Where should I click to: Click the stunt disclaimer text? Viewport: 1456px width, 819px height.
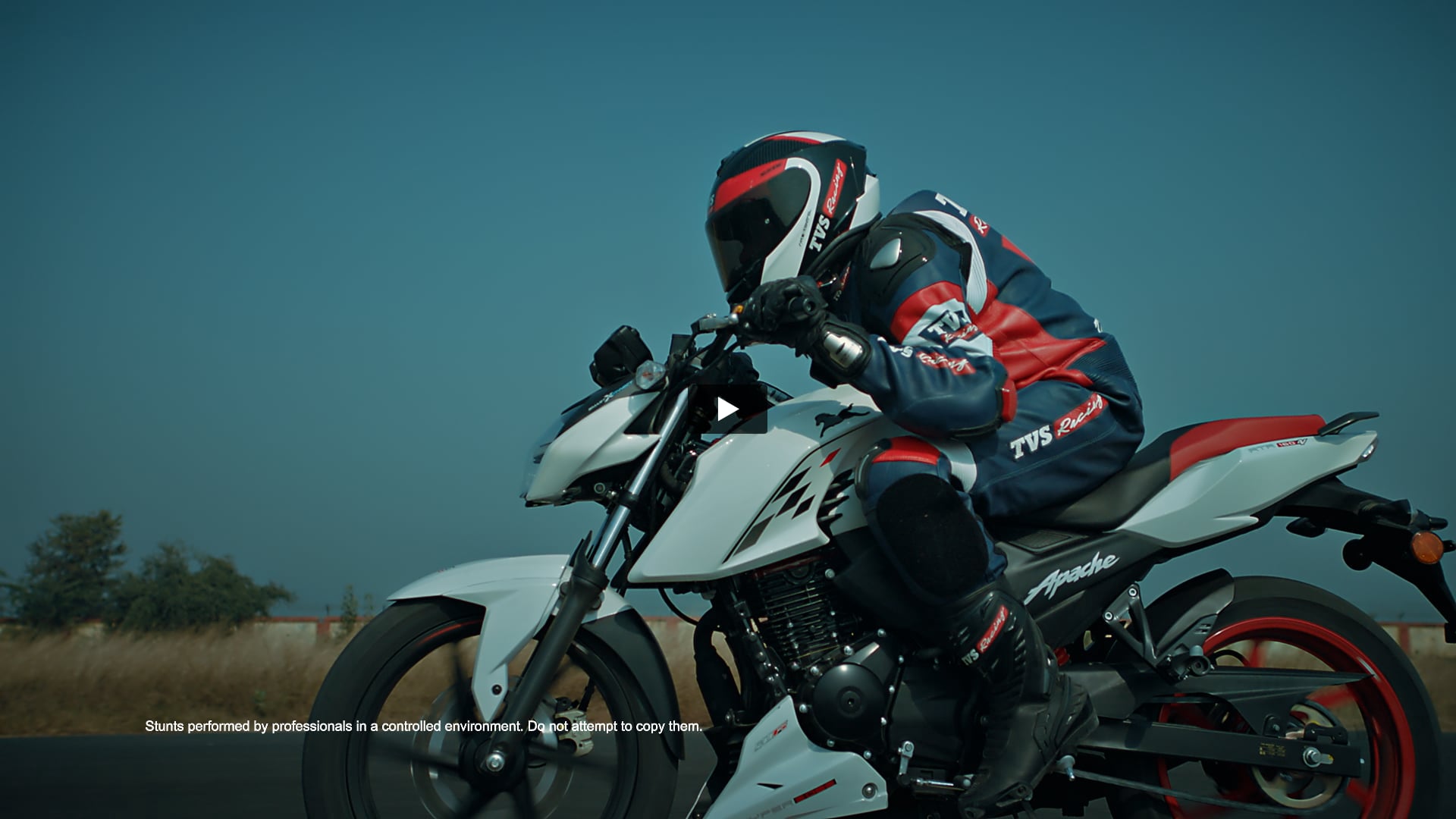[422, 726]
